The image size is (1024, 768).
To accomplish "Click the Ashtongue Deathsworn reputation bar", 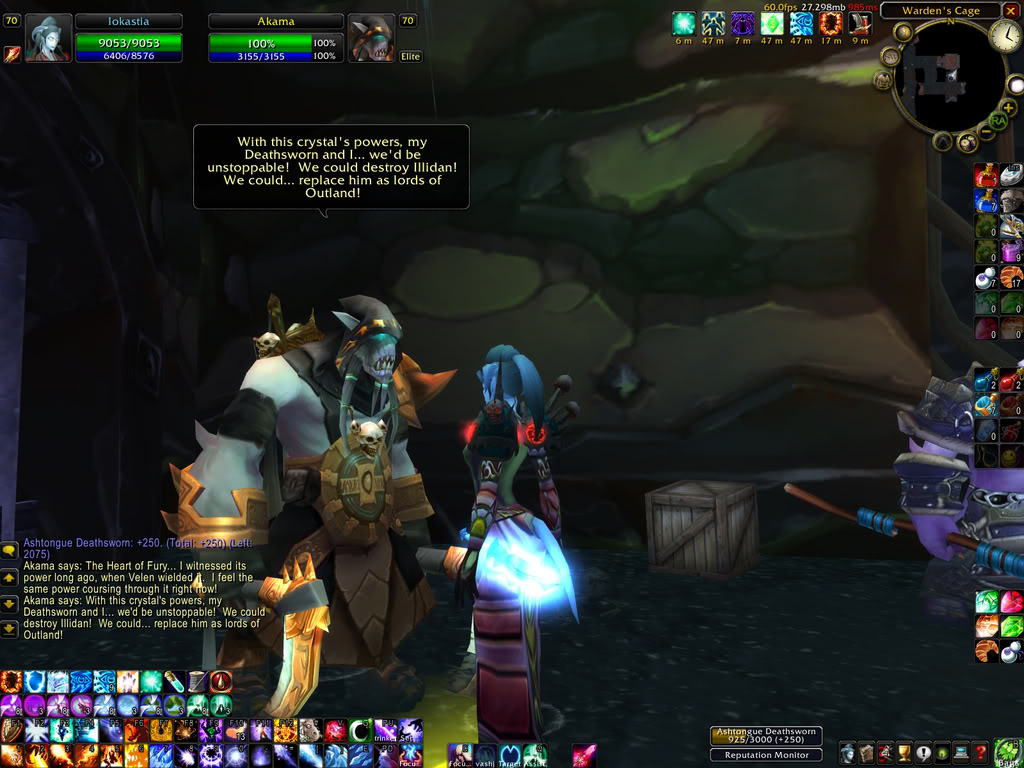I will coord(766,736).
